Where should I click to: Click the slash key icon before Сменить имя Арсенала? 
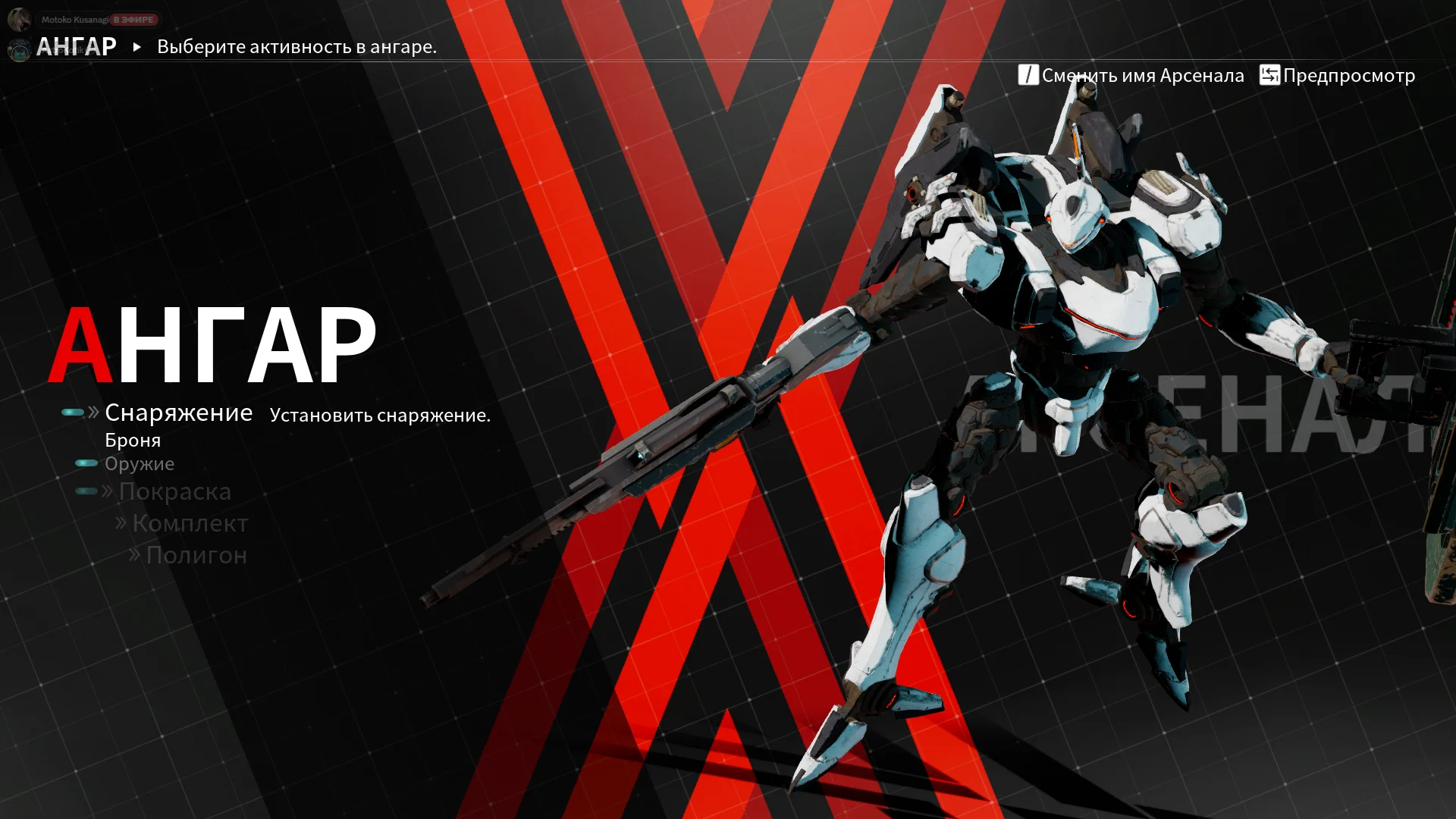click(1027, 75)
